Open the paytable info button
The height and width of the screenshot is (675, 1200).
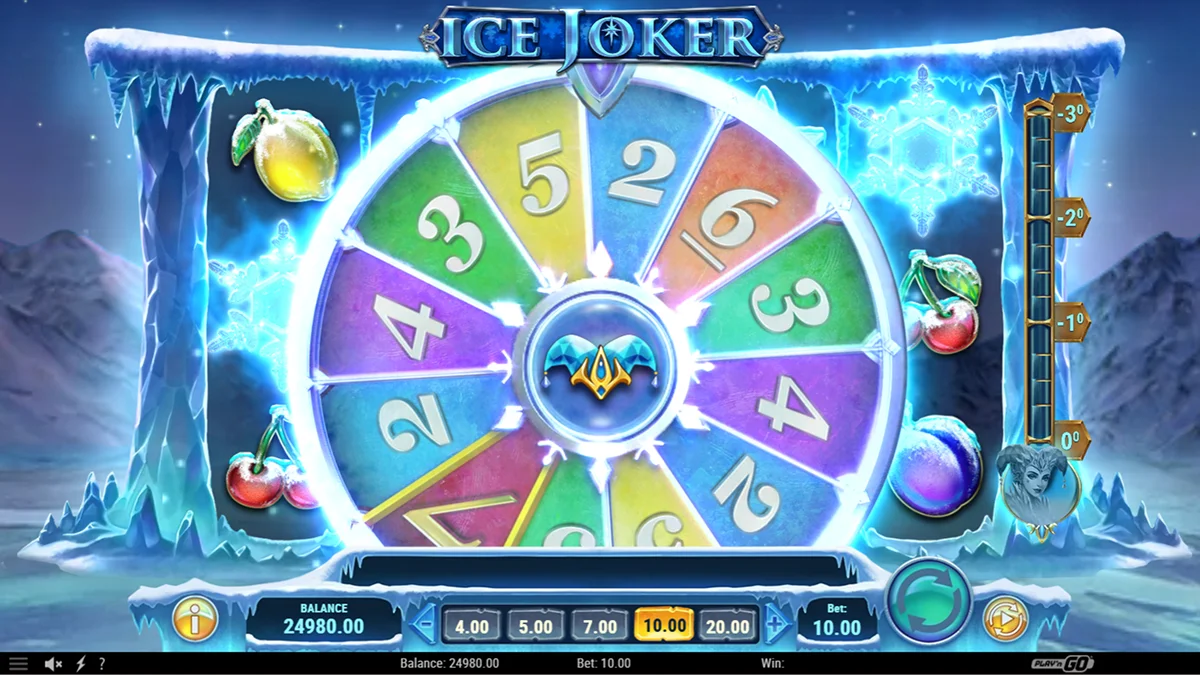point(195,619)
